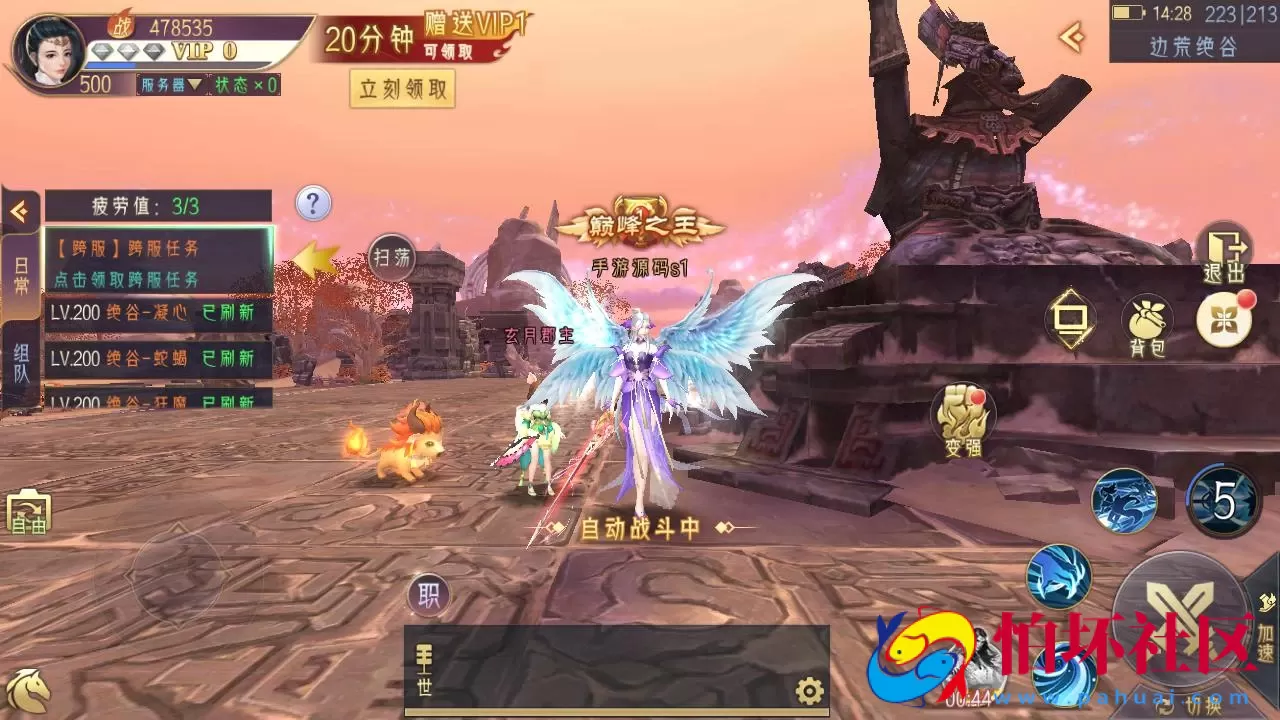Open the welfare icon with red notification dot
Viewport: 1280px width, 720px height.
(x=1224, y=322)
